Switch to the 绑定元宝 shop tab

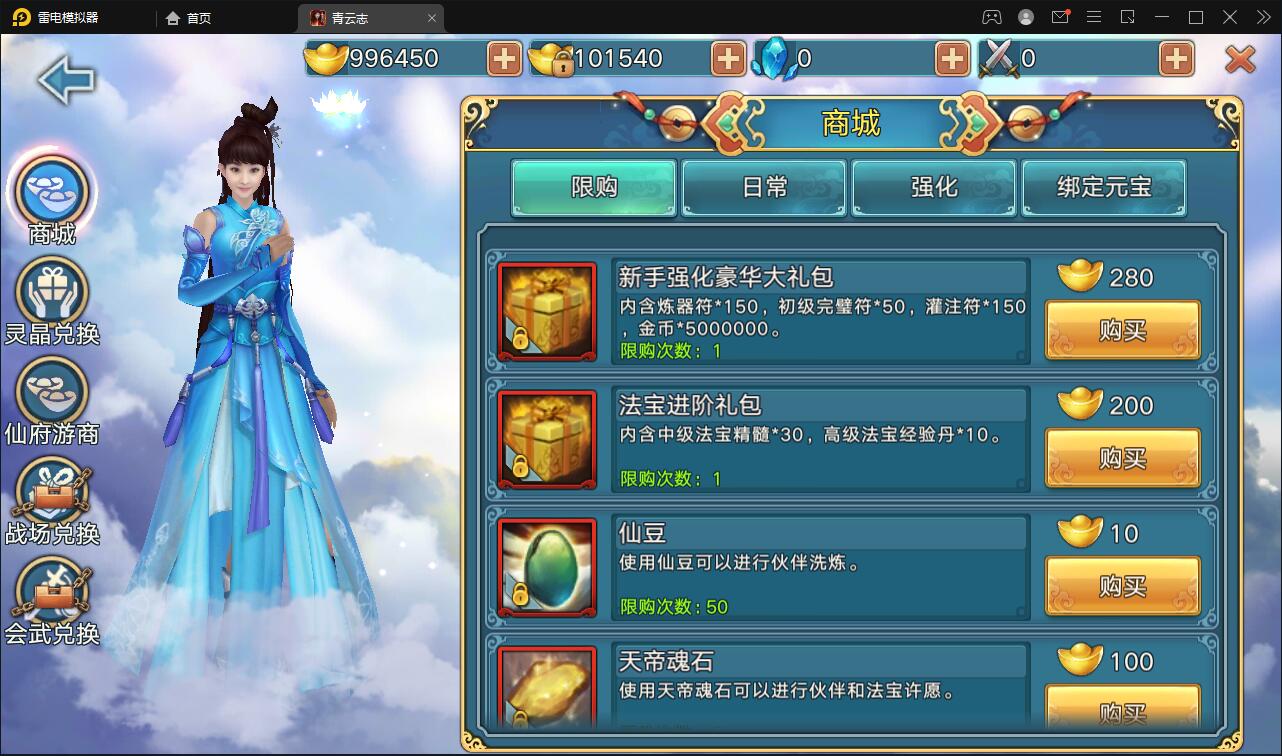1104,187
